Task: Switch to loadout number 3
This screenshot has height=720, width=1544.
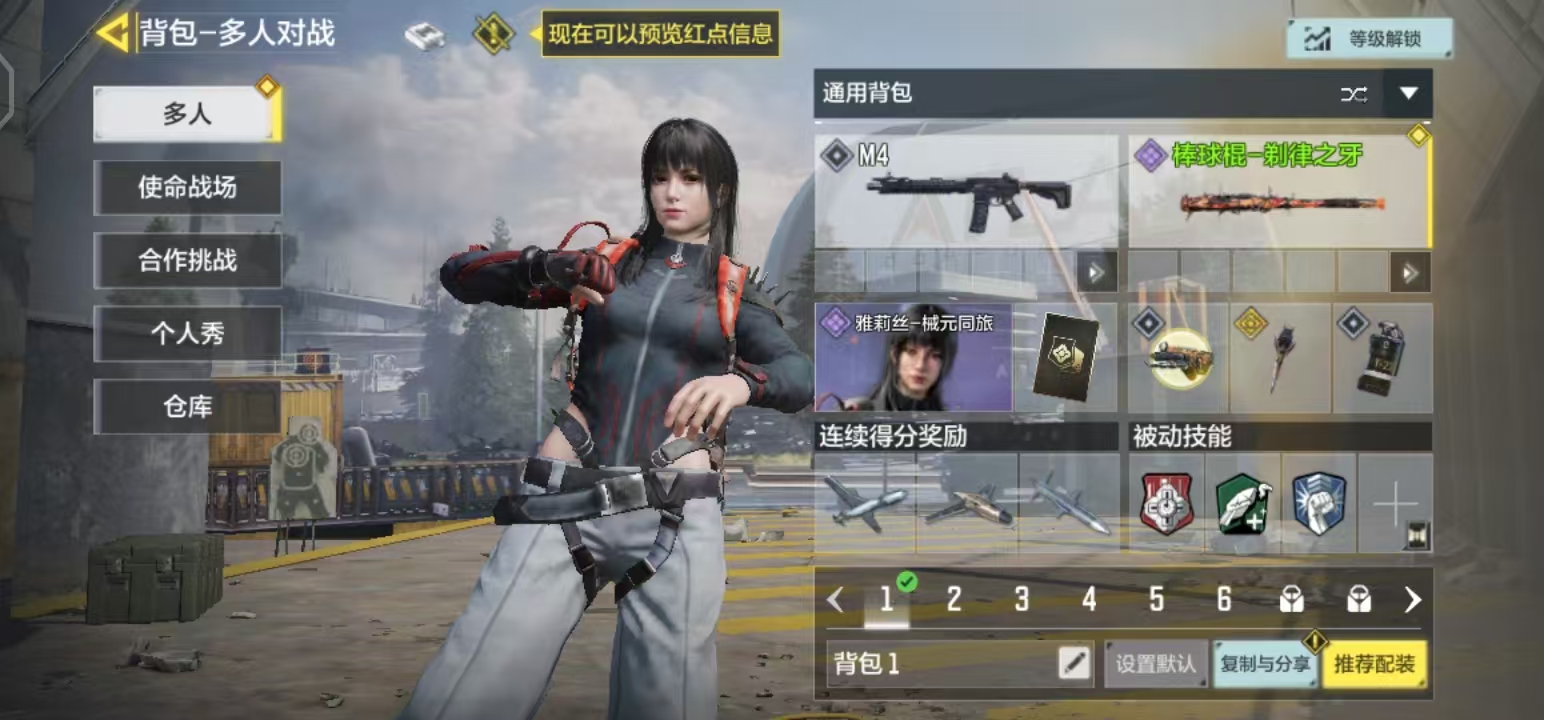Action: (1021, 599)
